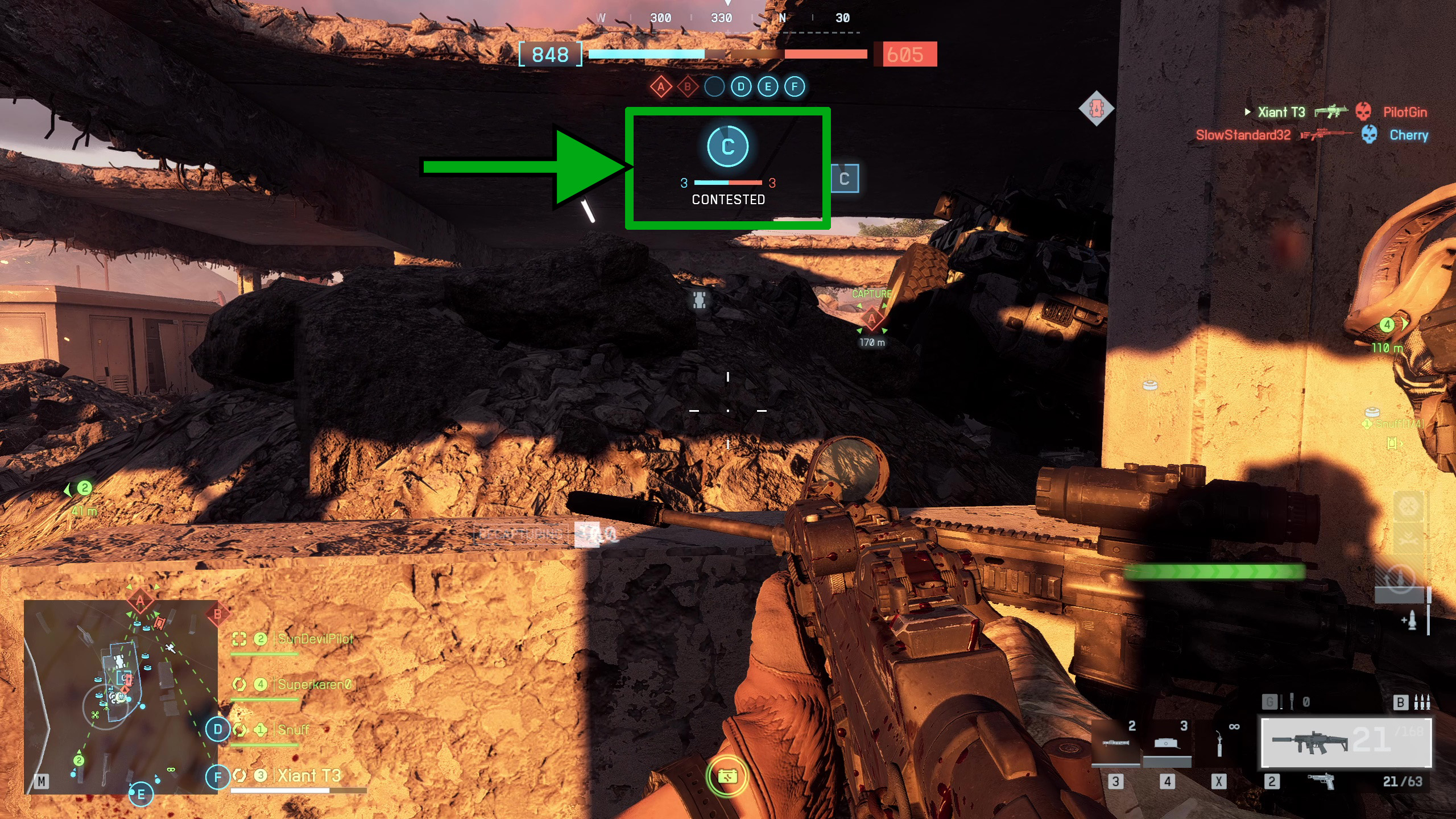Click squad marker 2 showing 41 m

tap(84, 488)
